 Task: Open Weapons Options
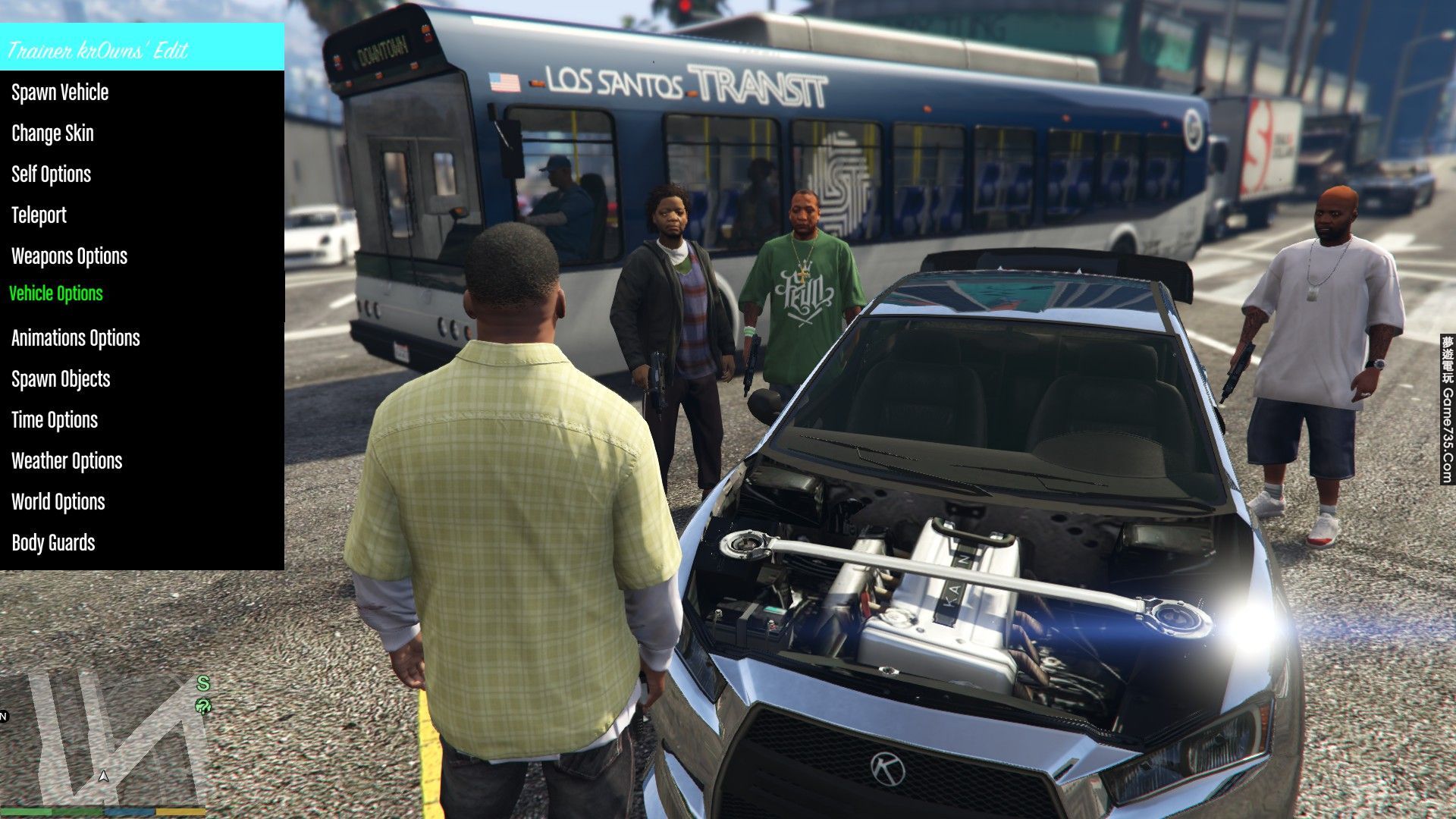69,256
